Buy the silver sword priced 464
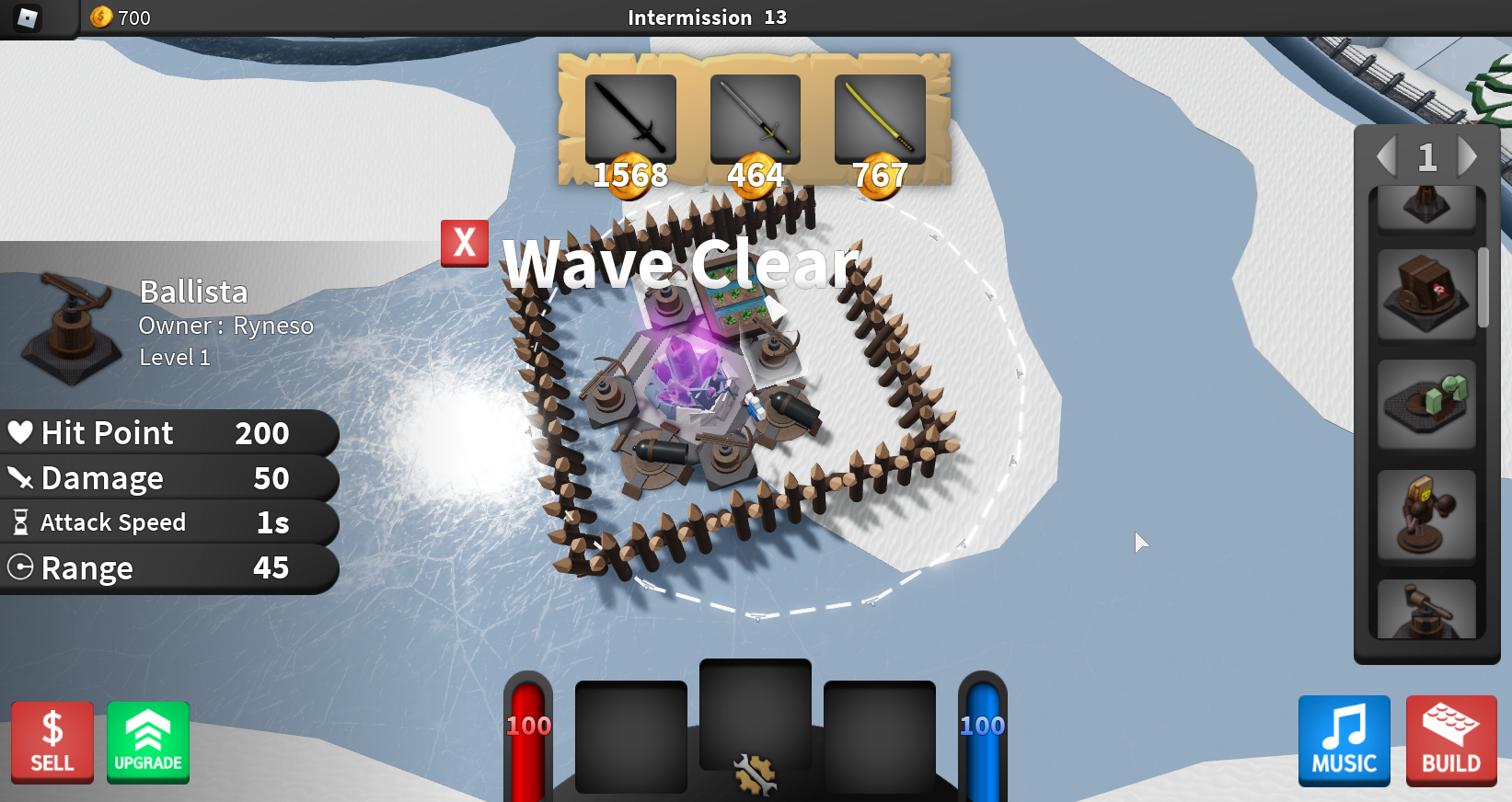Image resolution: width=1512 pixels, height=802 pixels. coord(755,119)
